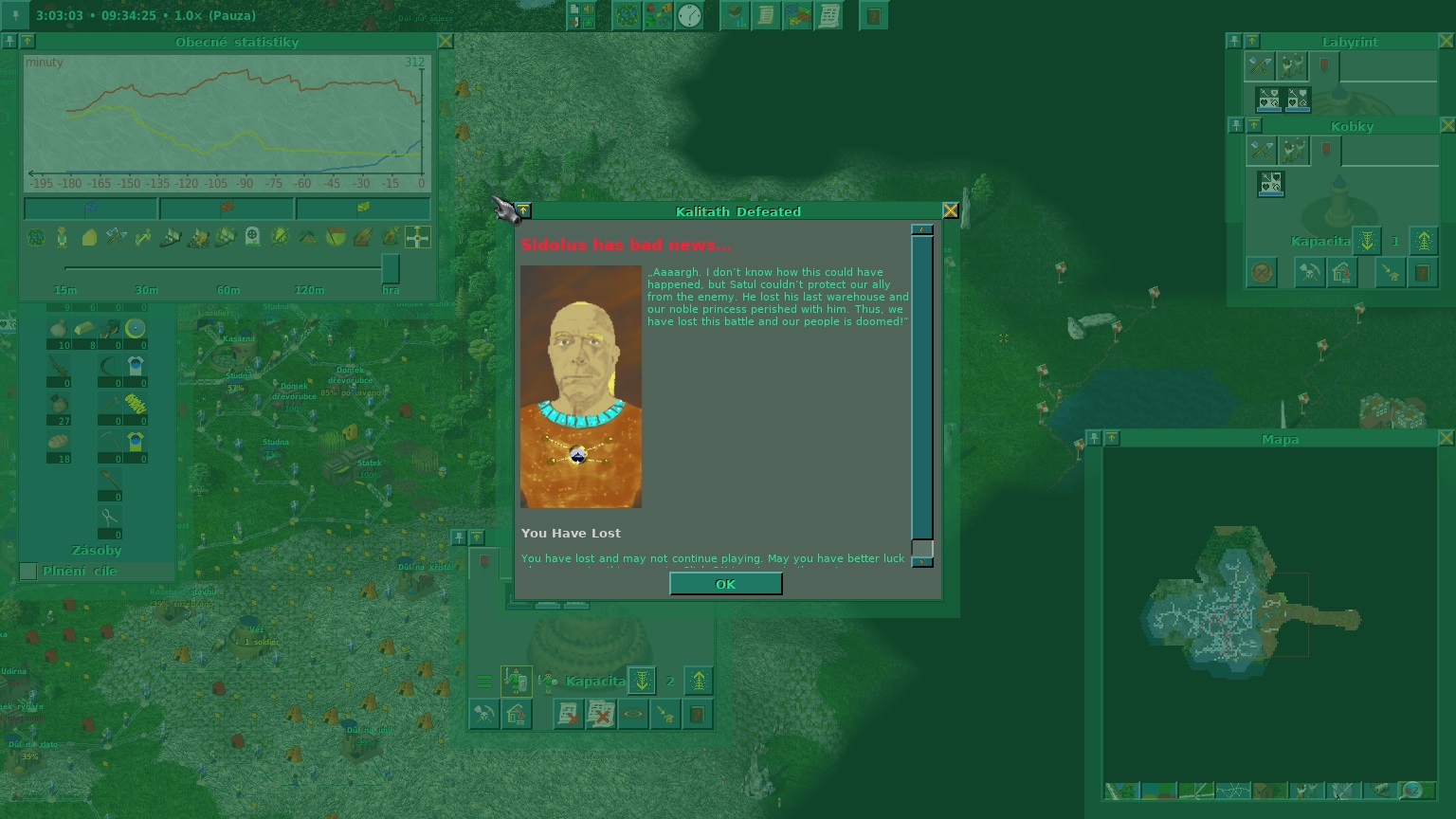Click the statistics time range slider handle
This screenshot has width=1456, height=819.
click(390, 268)
